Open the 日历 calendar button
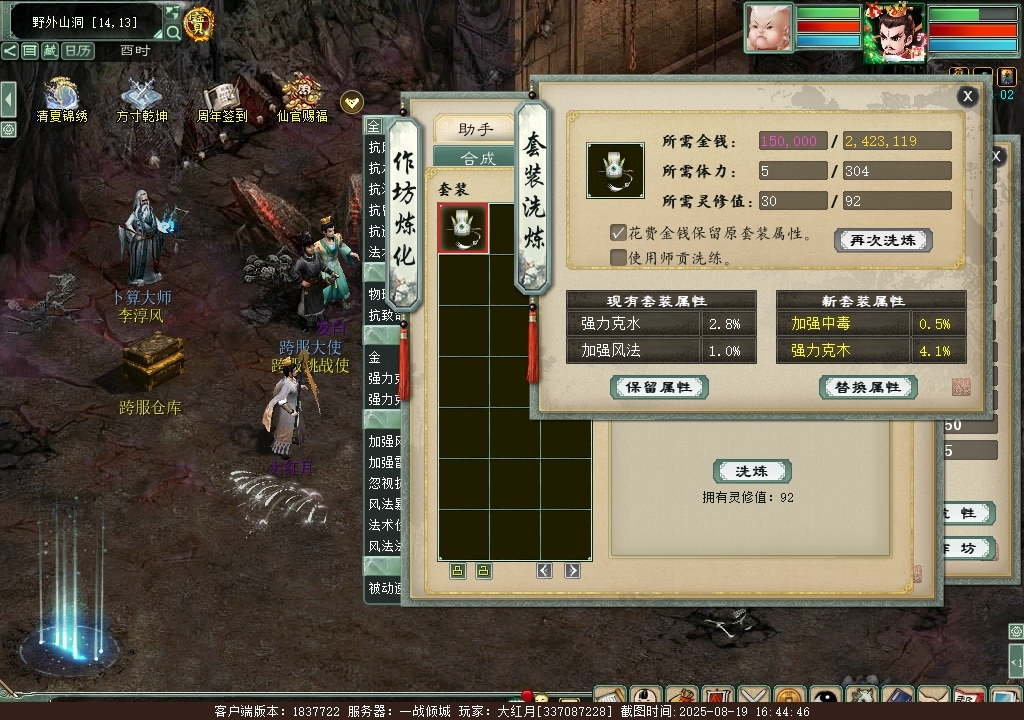The height and width of the screenshot is (720, 1024). (78, 51)
